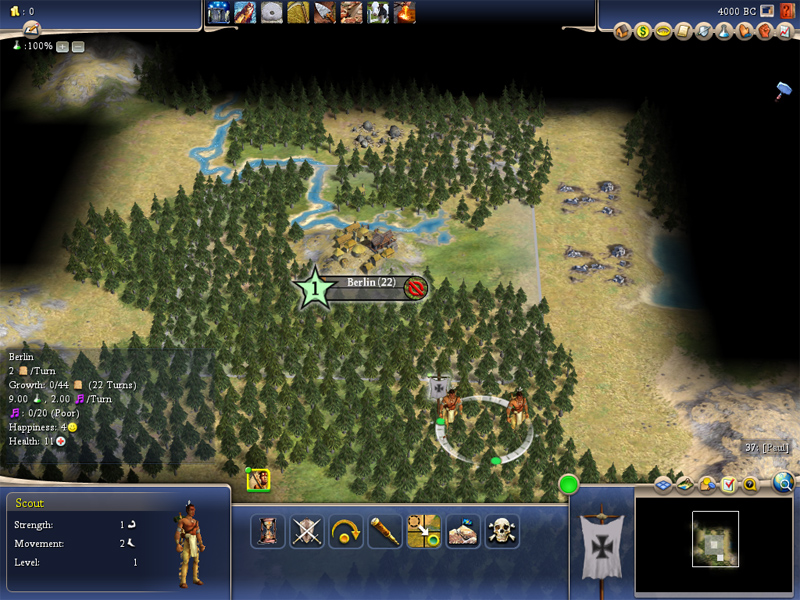The width and height of the screenshot is (800, 600).
Task: Activate the Explore spyglass command
Action: click(x=385, y=530)
